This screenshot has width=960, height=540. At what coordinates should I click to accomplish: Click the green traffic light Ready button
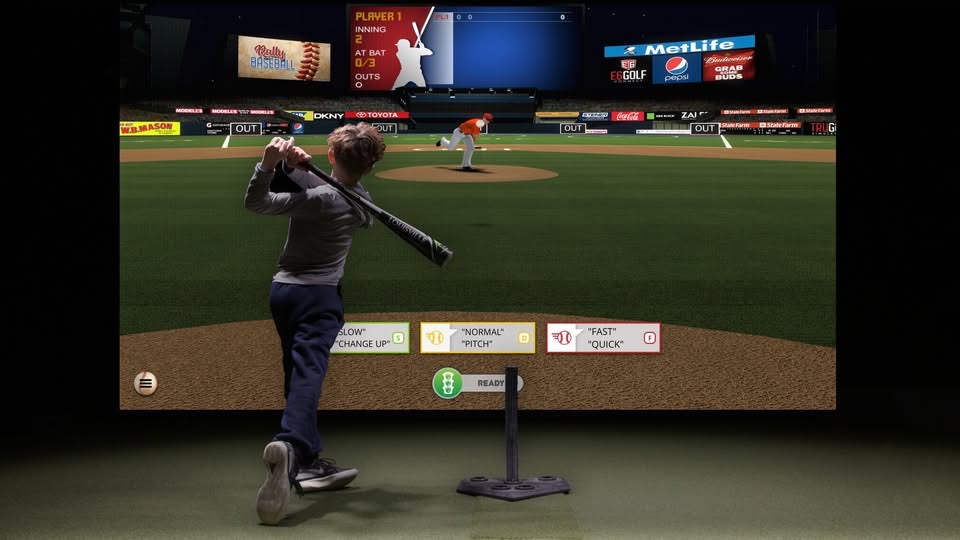click(x=448, y=383)
